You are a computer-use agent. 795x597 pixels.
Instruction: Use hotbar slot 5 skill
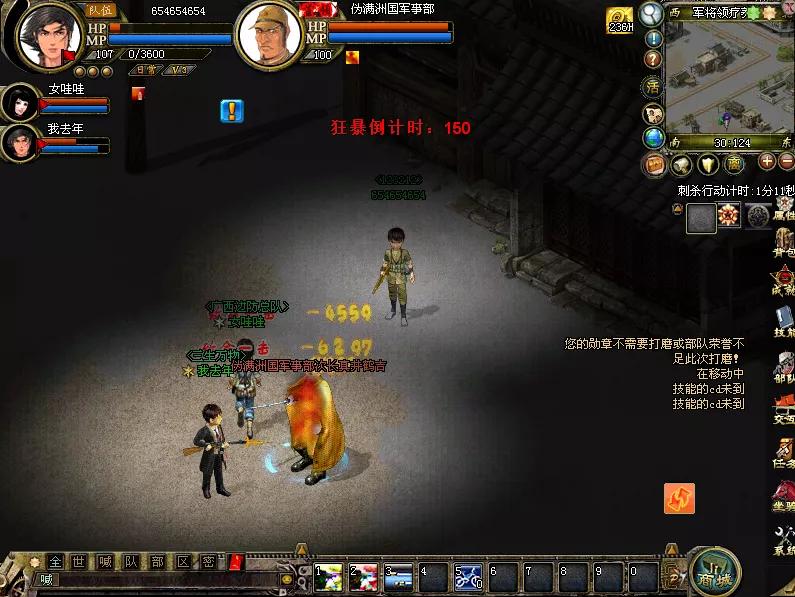(x=469, y=576)
